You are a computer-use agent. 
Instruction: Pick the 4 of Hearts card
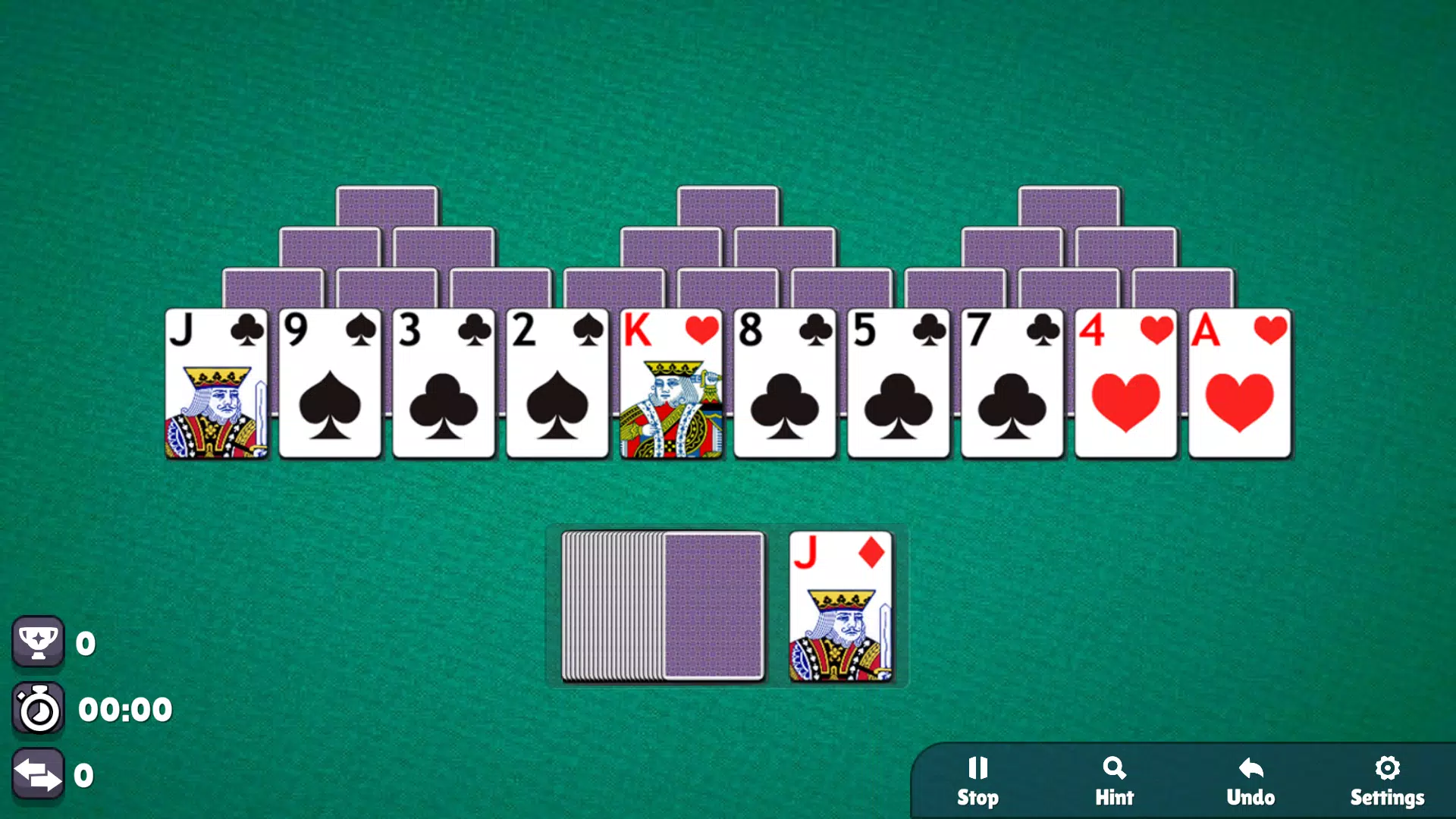click(x=1126, y=383)
